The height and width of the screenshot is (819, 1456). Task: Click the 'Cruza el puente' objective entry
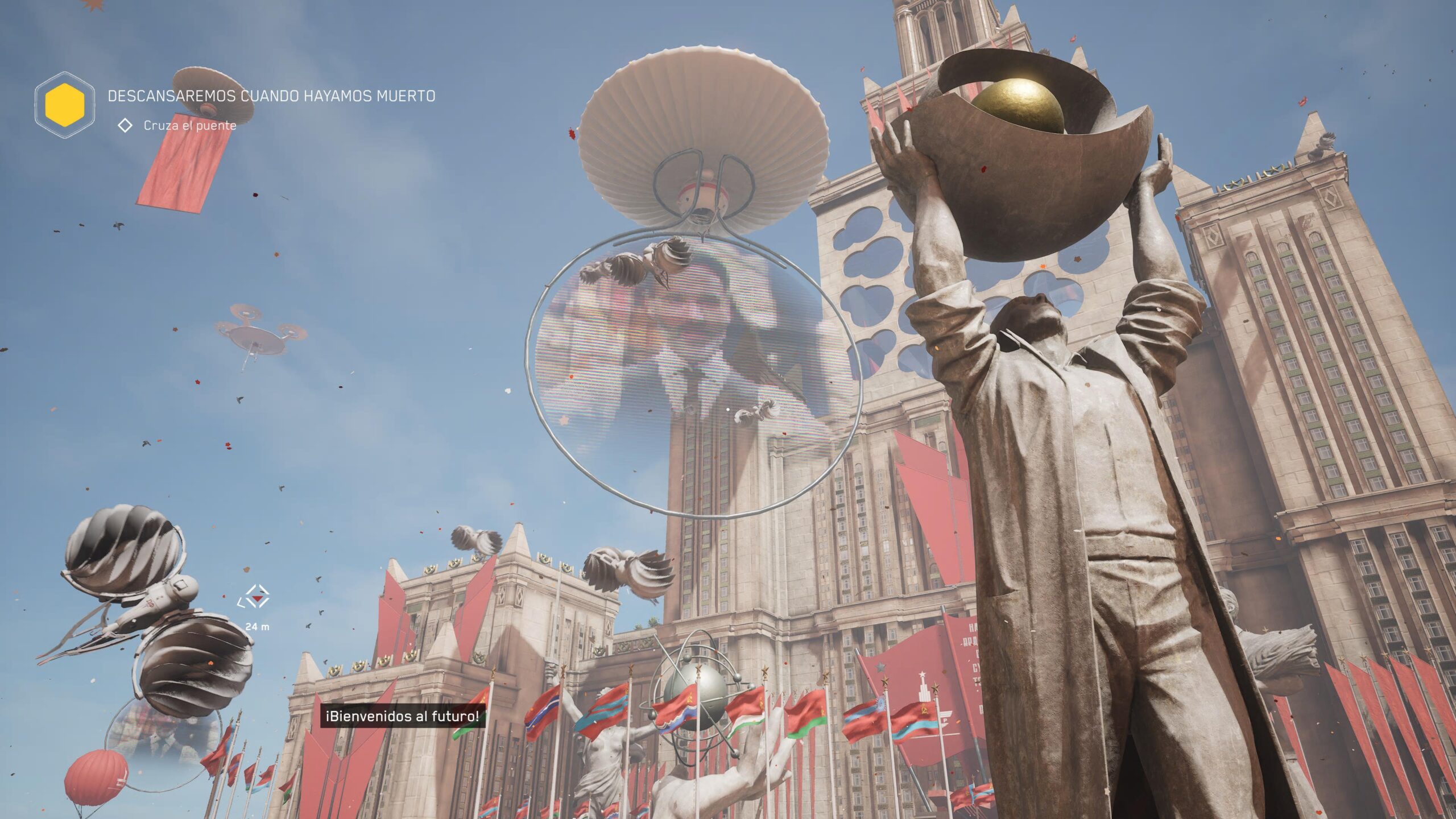pyautogui.click(x=189, y=126)
